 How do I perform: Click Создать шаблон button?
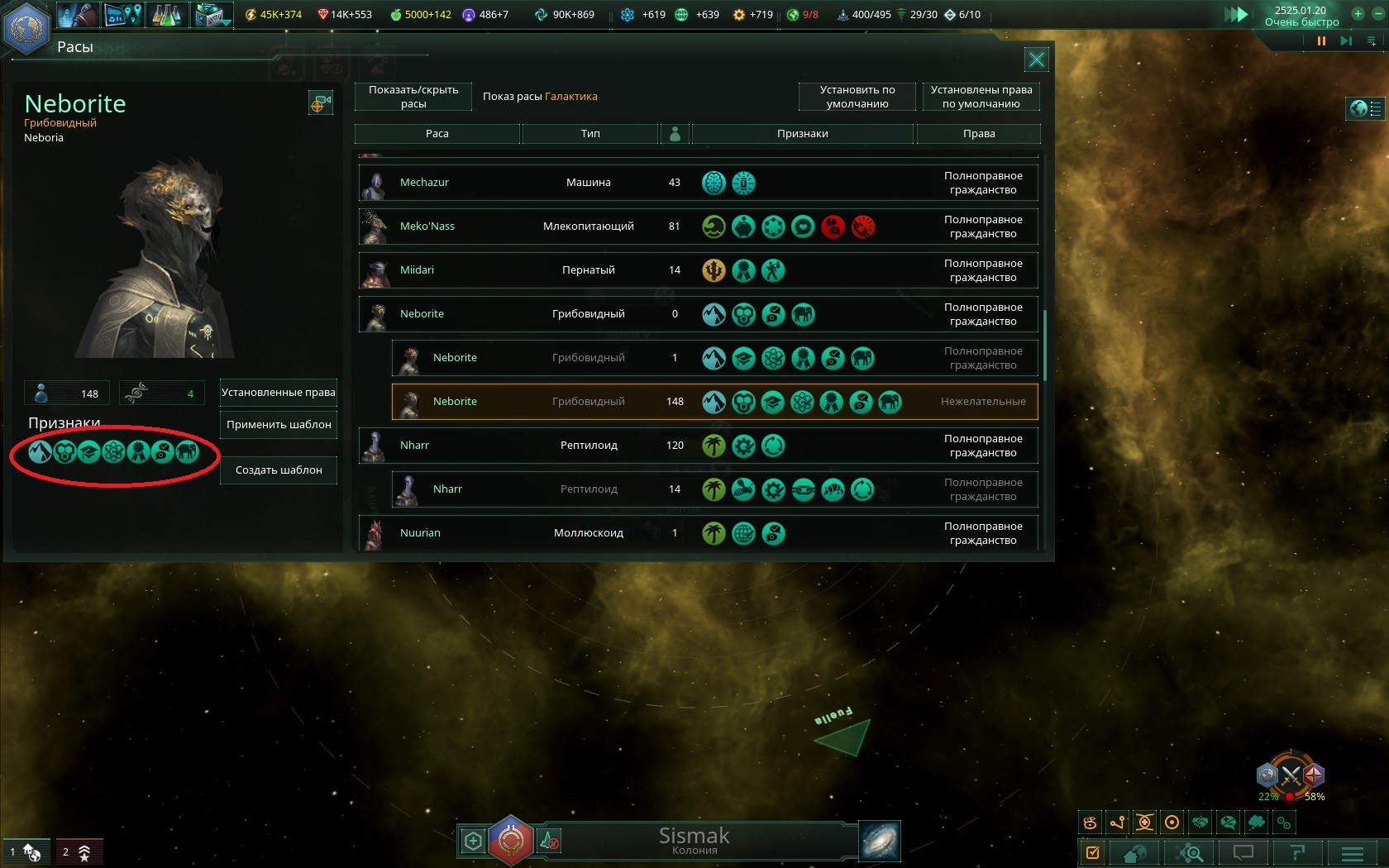point(278,470)
